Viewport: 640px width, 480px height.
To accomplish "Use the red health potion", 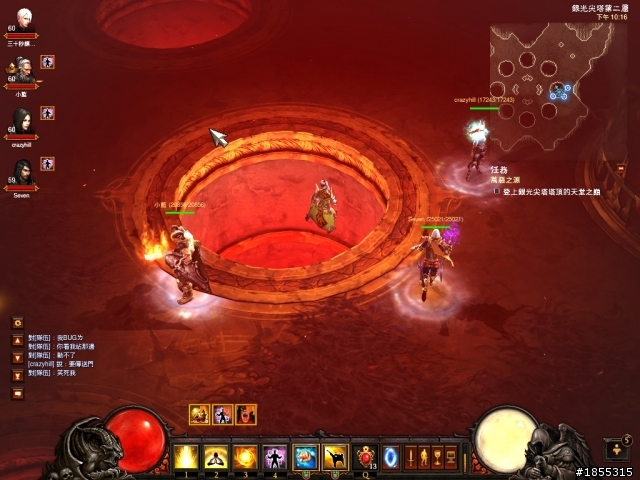I will coord(366,457).
